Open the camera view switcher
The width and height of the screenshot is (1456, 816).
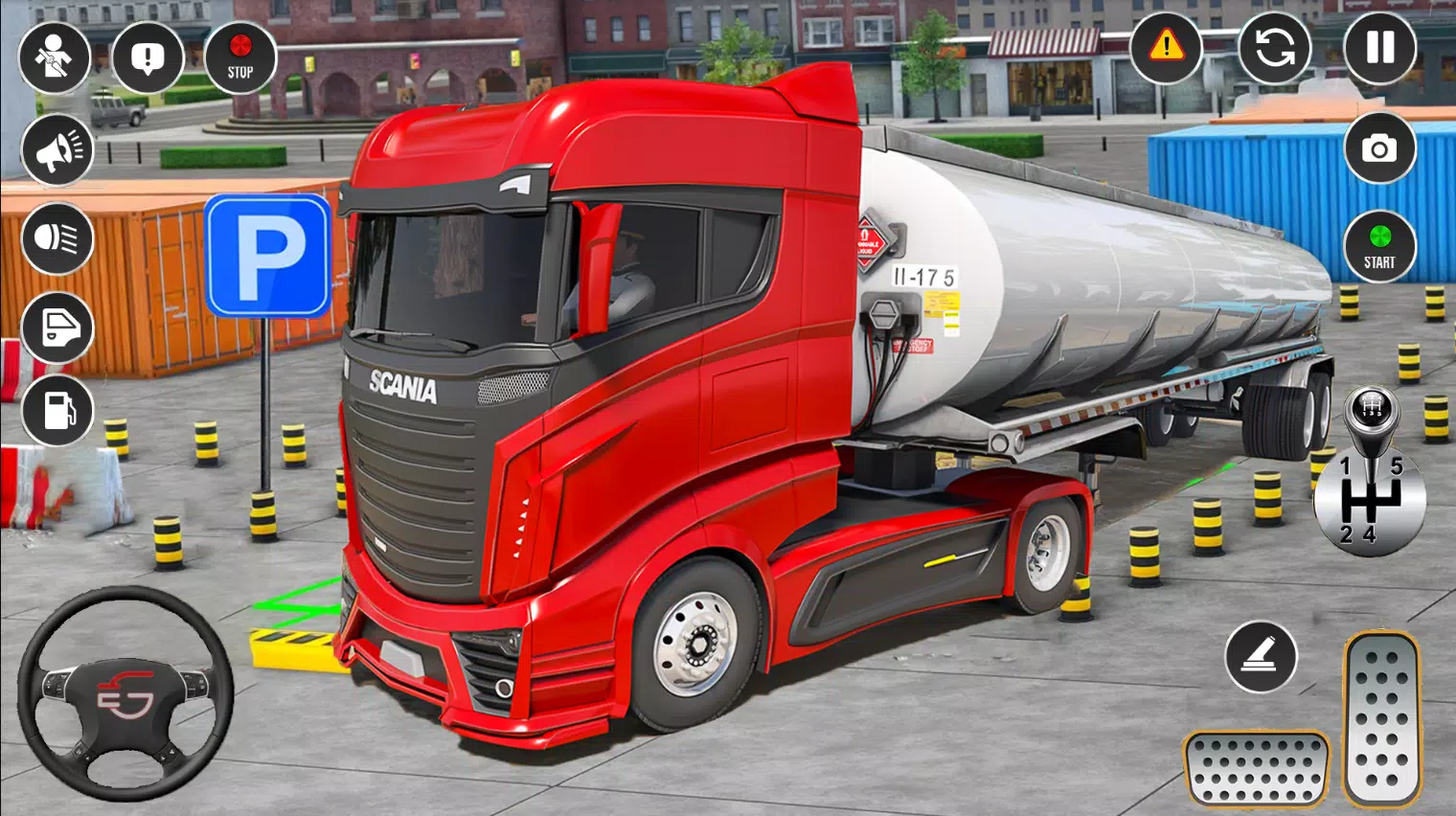(1379, 148)
